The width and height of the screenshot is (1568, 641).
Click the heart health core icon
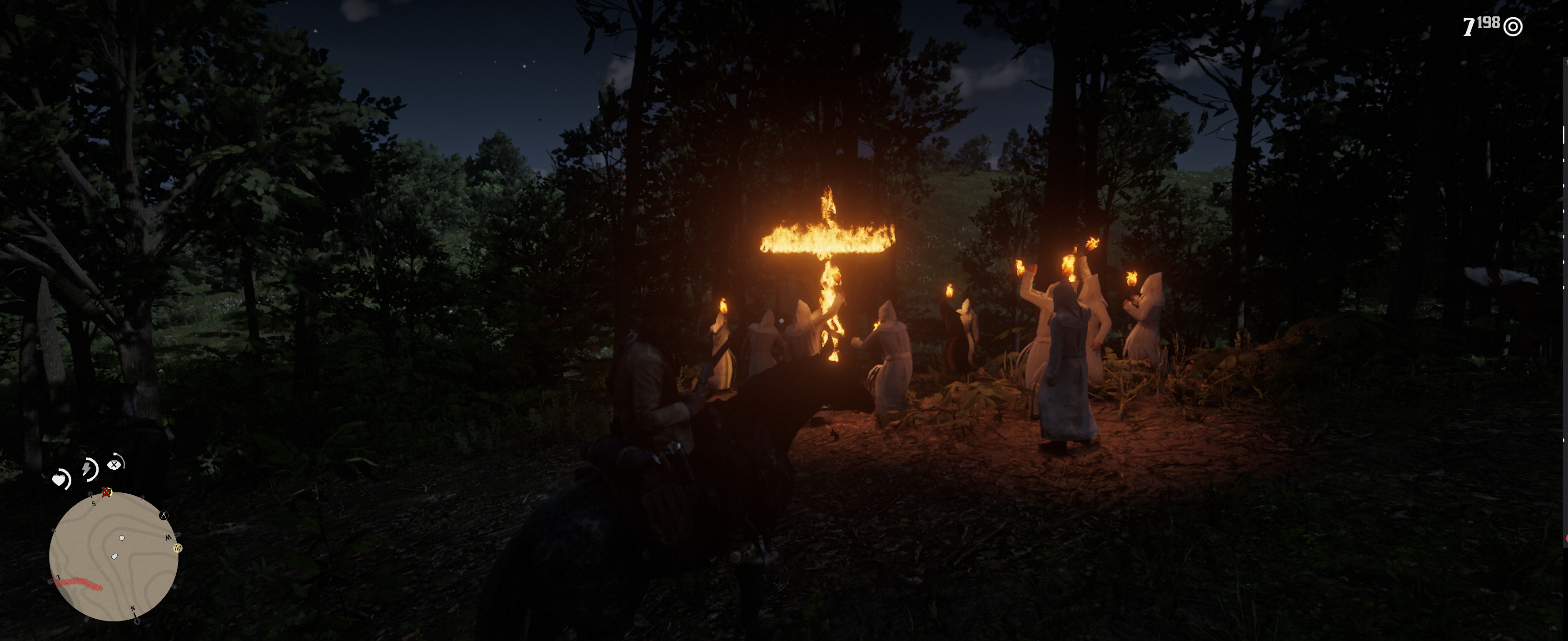pos(60,480)
